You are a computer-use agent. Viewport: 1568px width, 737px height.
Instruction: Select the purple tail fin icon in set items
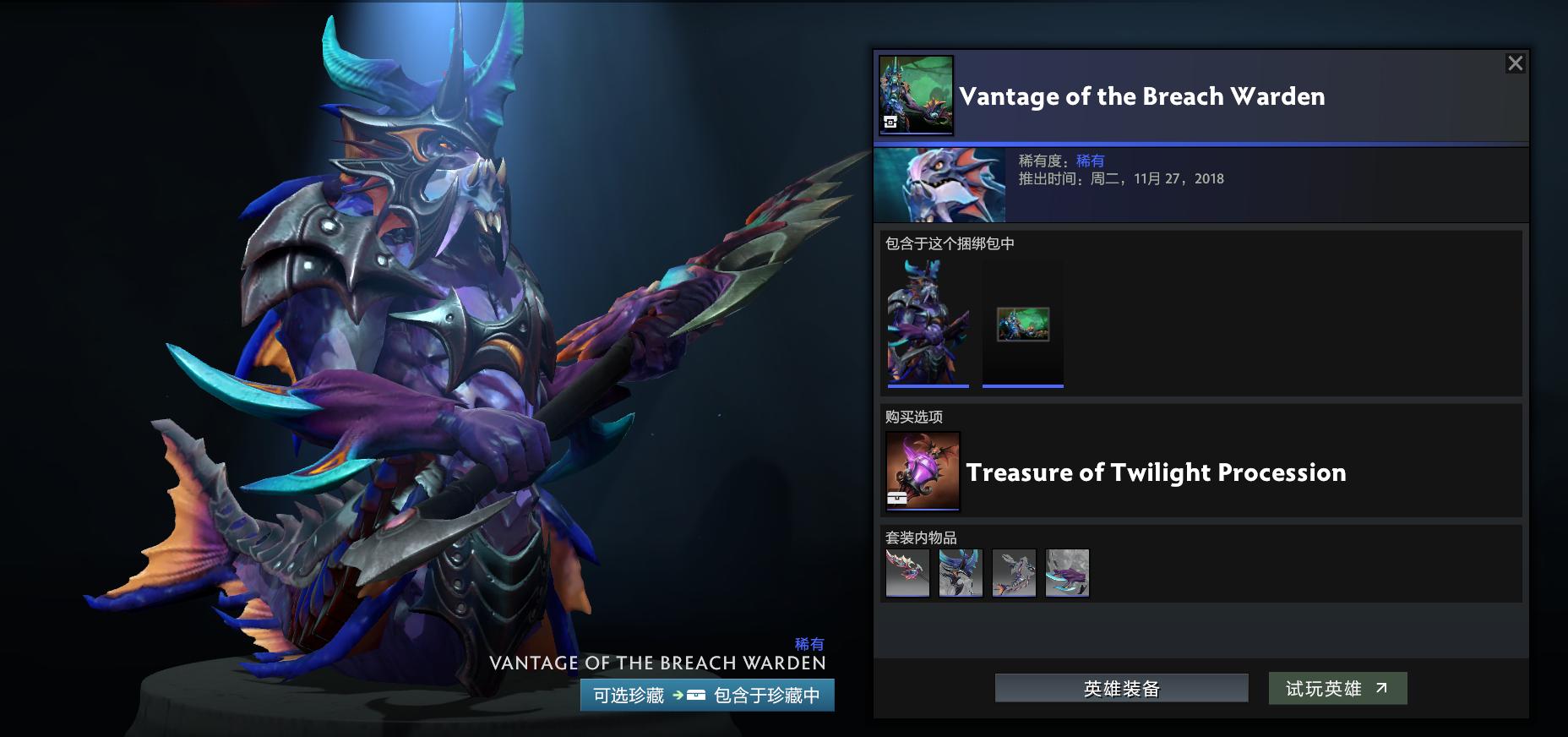point(1068,573)
